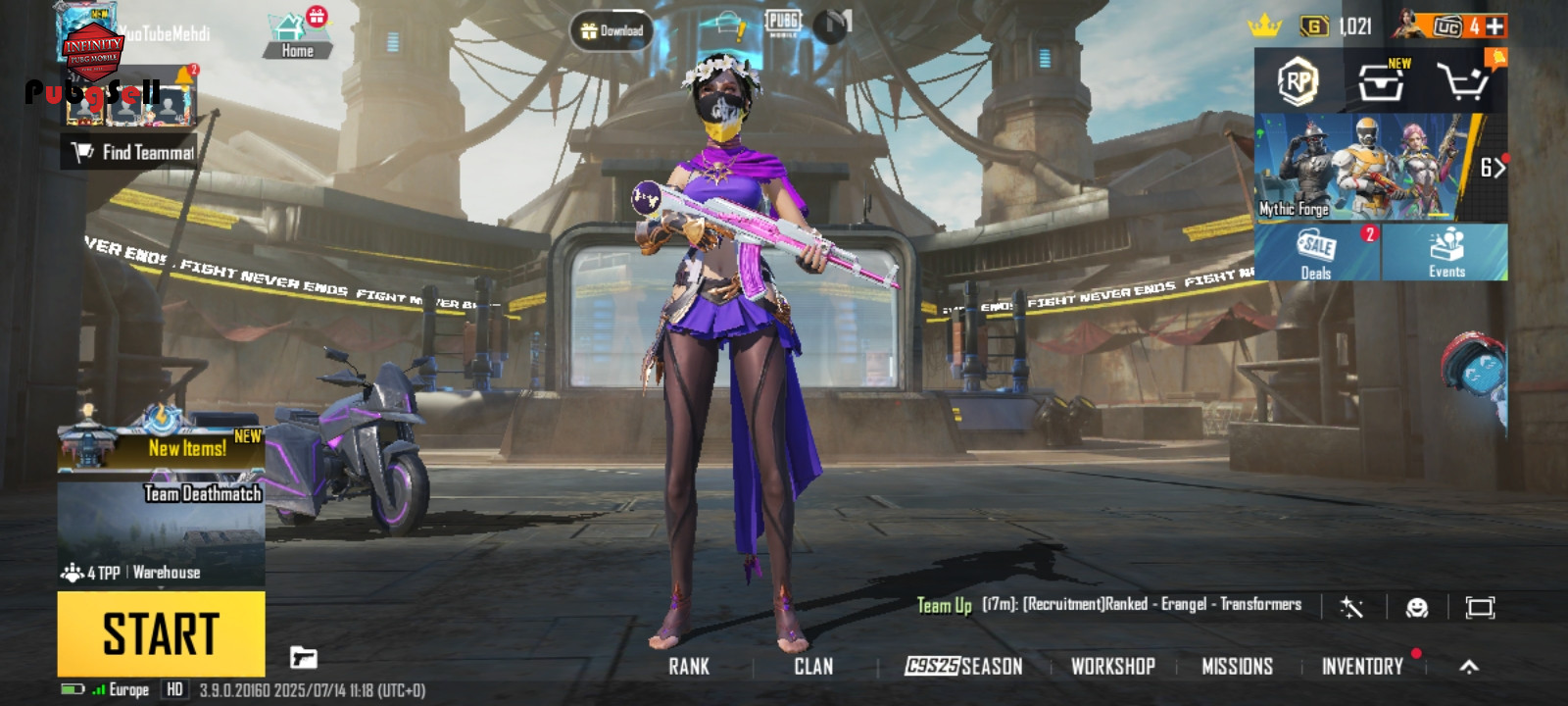The image size is (1568, 706).
Task: Open the shopping cart shop
Action: (1460, 81)
